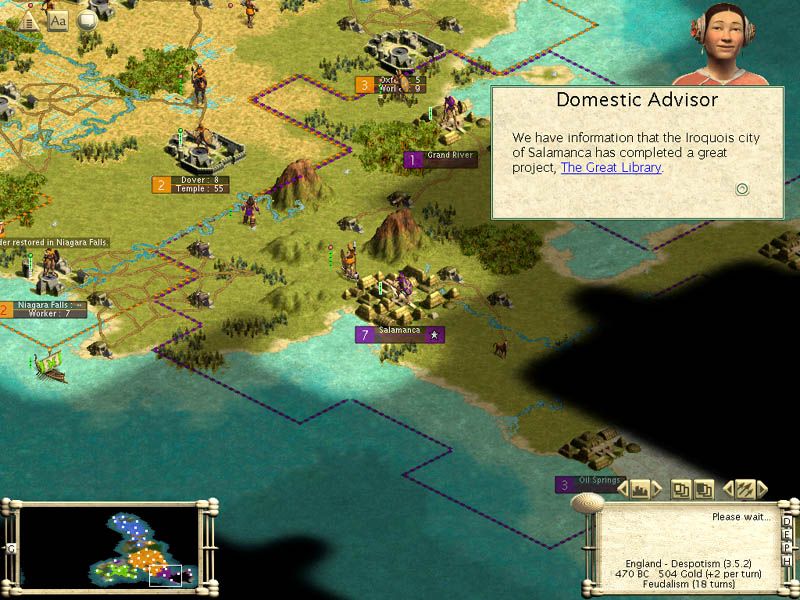Open The Great Library link
800x600 pixels.
click(x=611, y=168)
